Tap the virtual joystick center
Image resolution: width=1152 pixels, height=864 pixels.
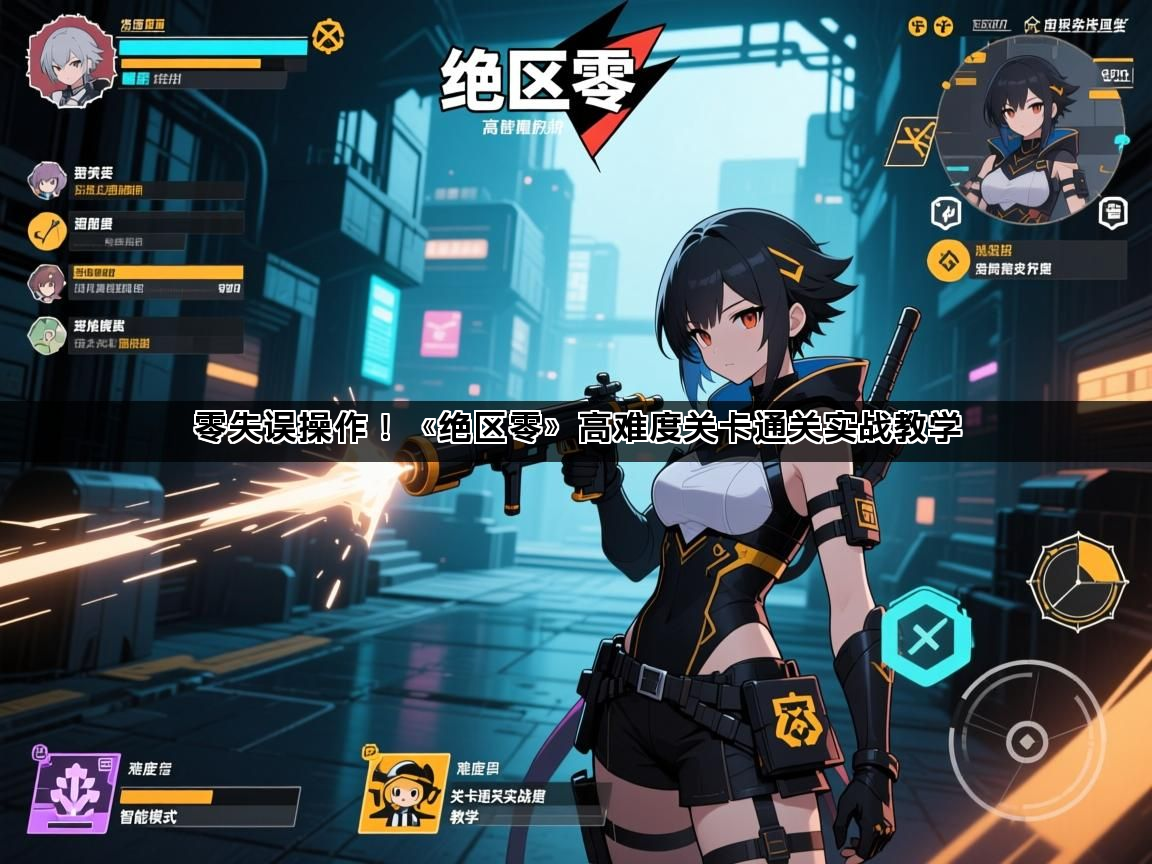pos(1026,741)
